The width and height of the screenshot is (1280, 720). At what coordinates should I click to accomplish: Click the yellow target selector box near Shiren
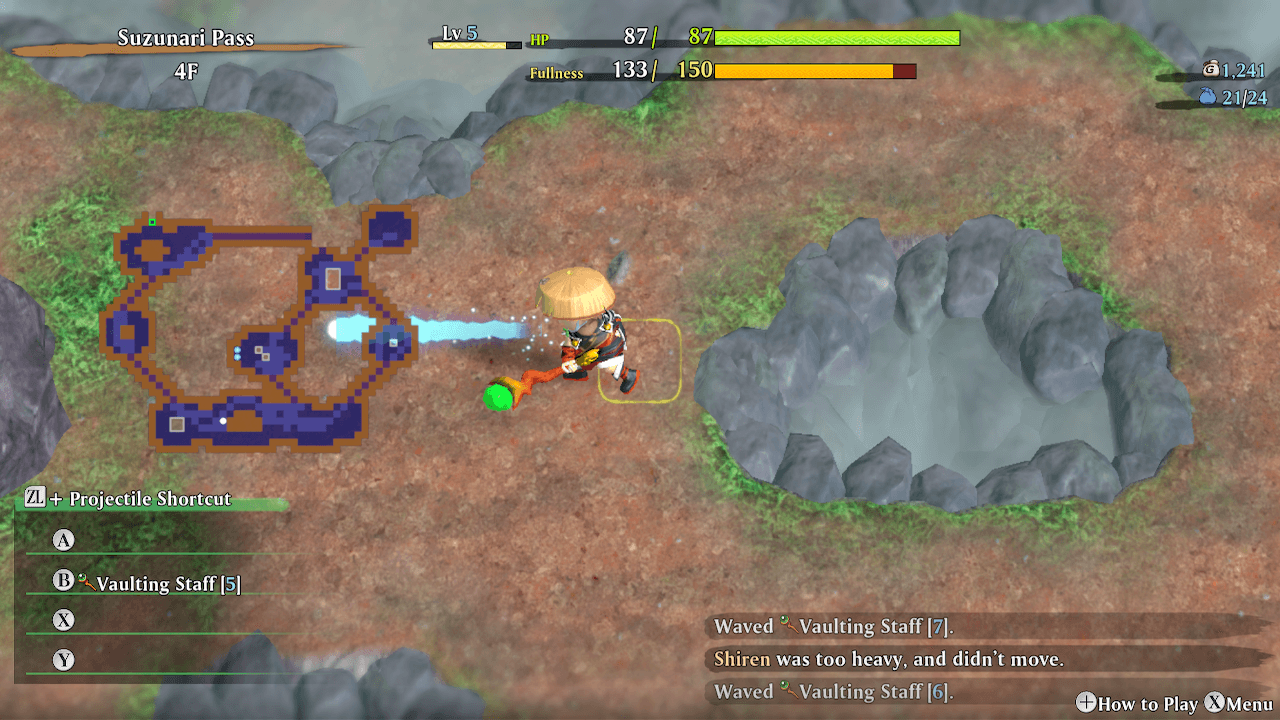point(642,362)
